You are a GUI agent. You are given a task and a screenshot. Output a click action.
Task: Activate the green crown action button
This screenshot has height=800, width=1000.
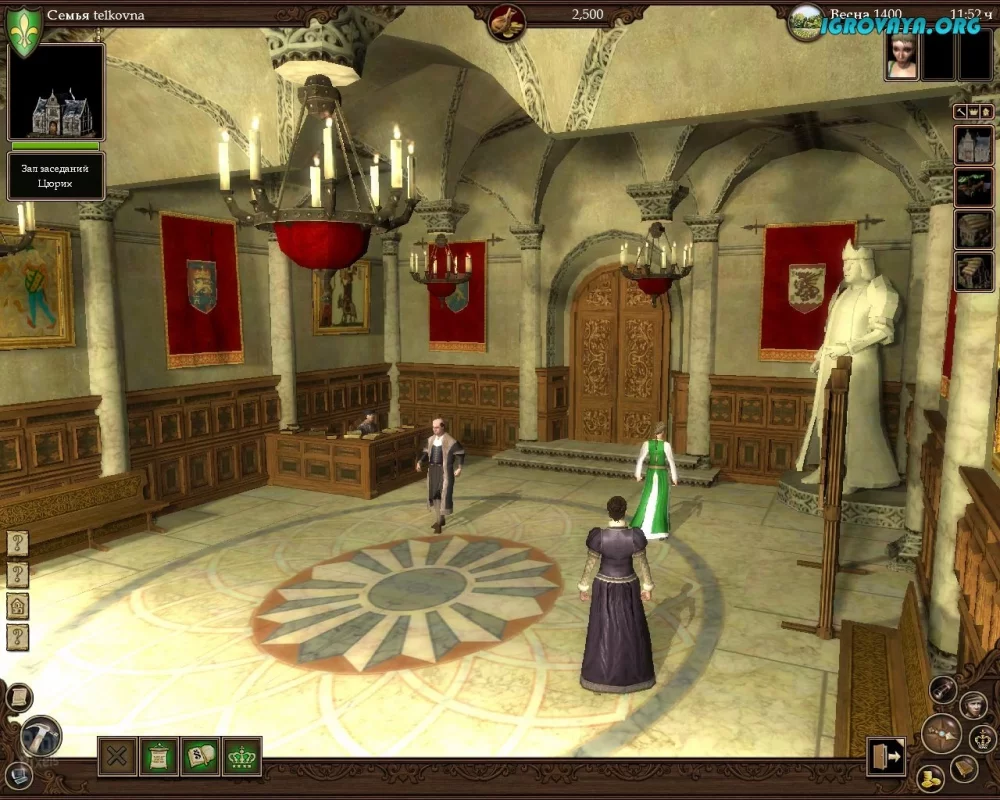point(242,756)
